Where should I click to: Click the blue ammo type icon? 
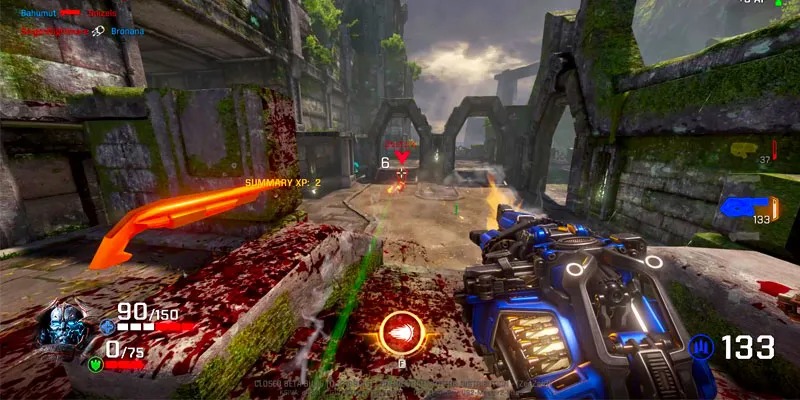[x=702, y=348]
